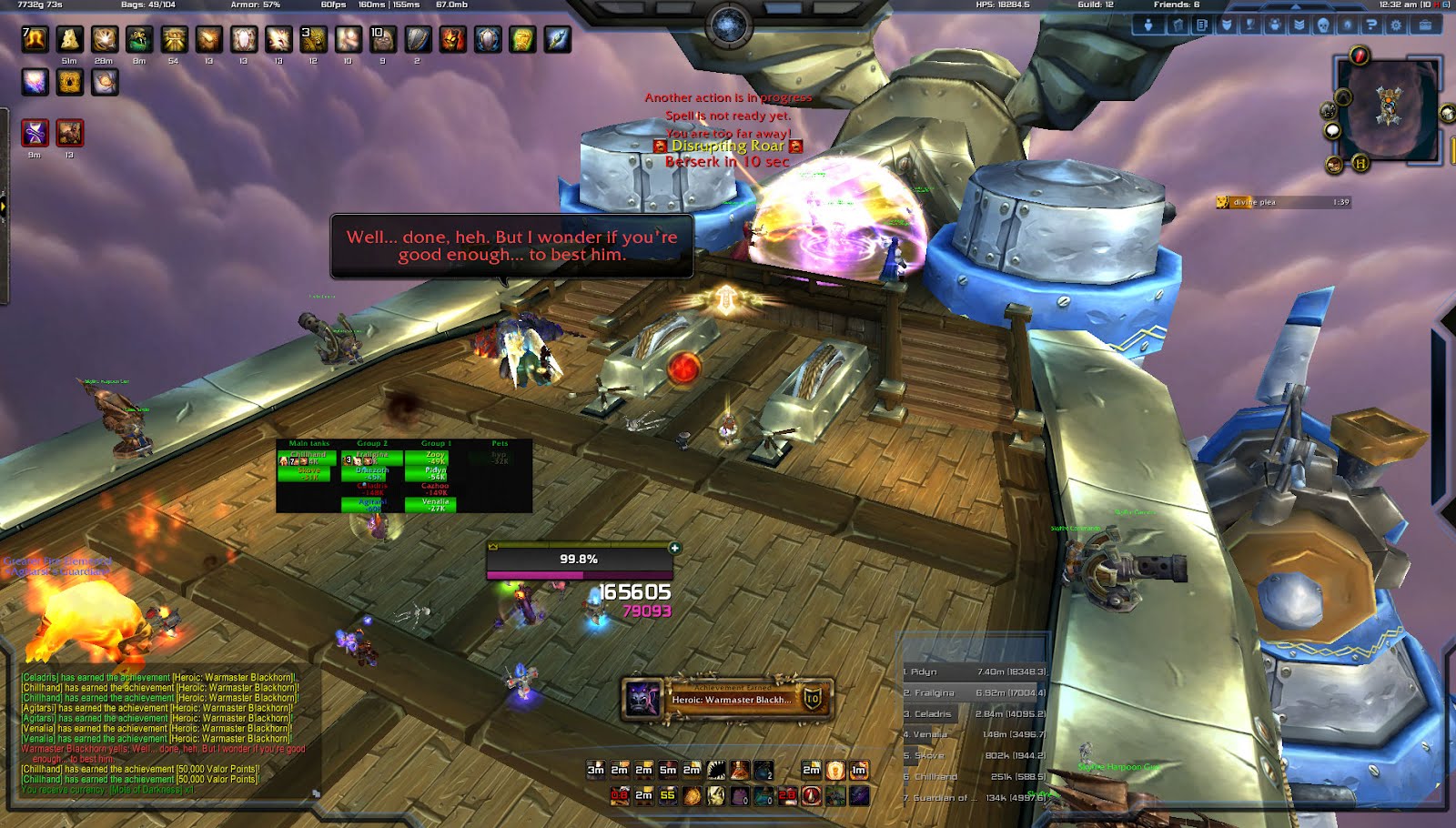Open the help question mark button
This screenshot has width=1456, height=828.
(x=1371, y=25)
